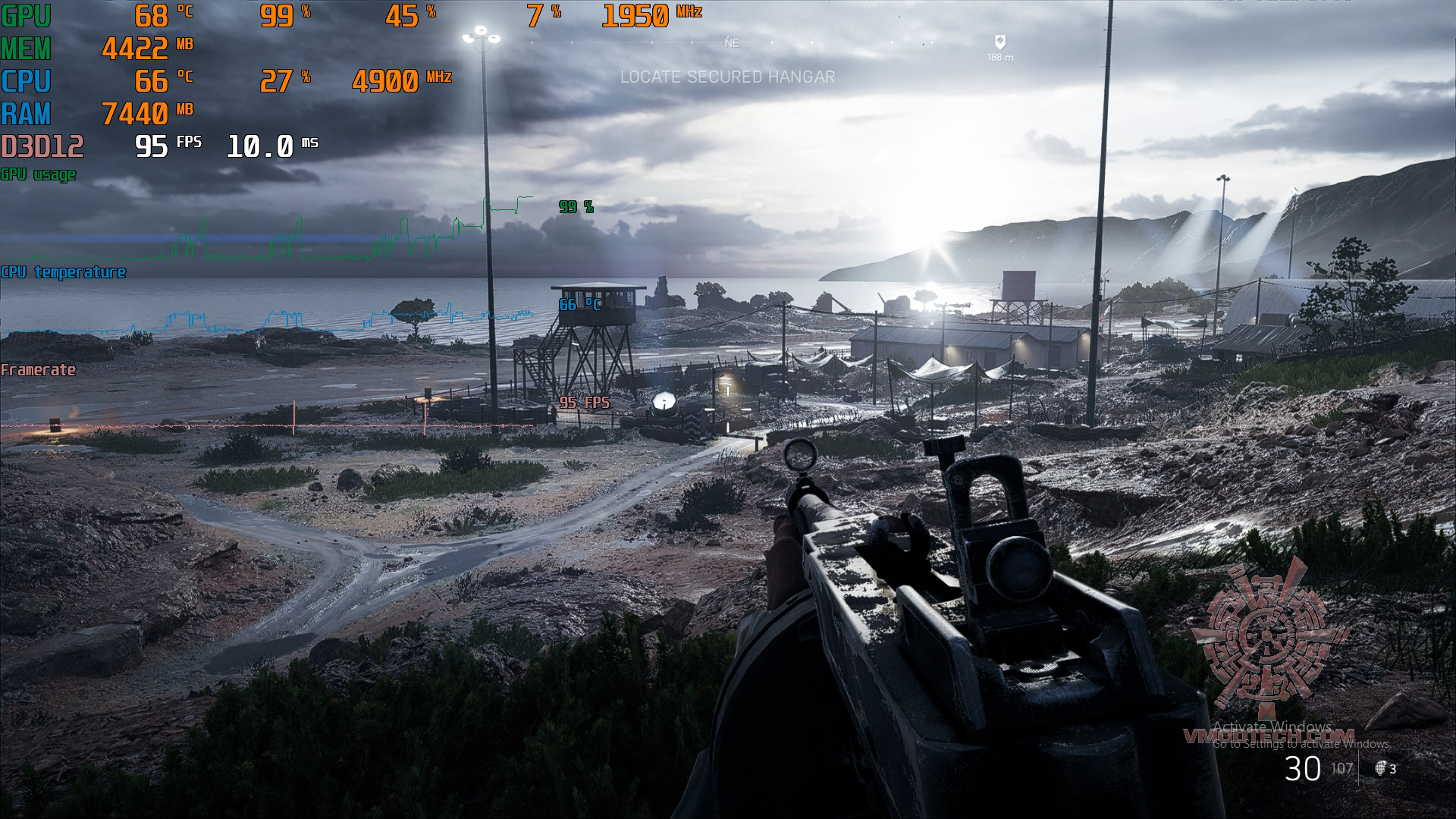The width and height of the screenshot is (1456, 819).
Task: Select the objective waypoint marker showing 188 m
Action: point(999,42)
